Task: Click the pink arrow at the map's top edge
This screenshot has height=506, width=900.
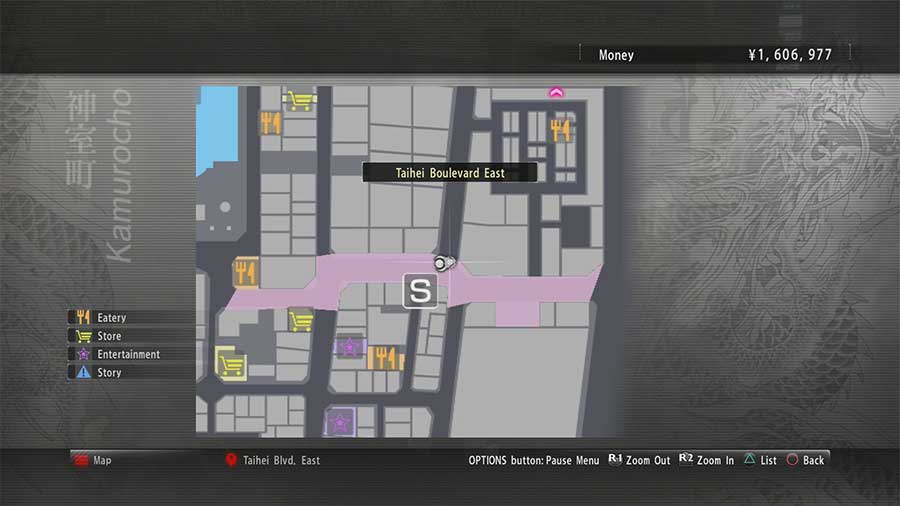Action: (556, 93)
